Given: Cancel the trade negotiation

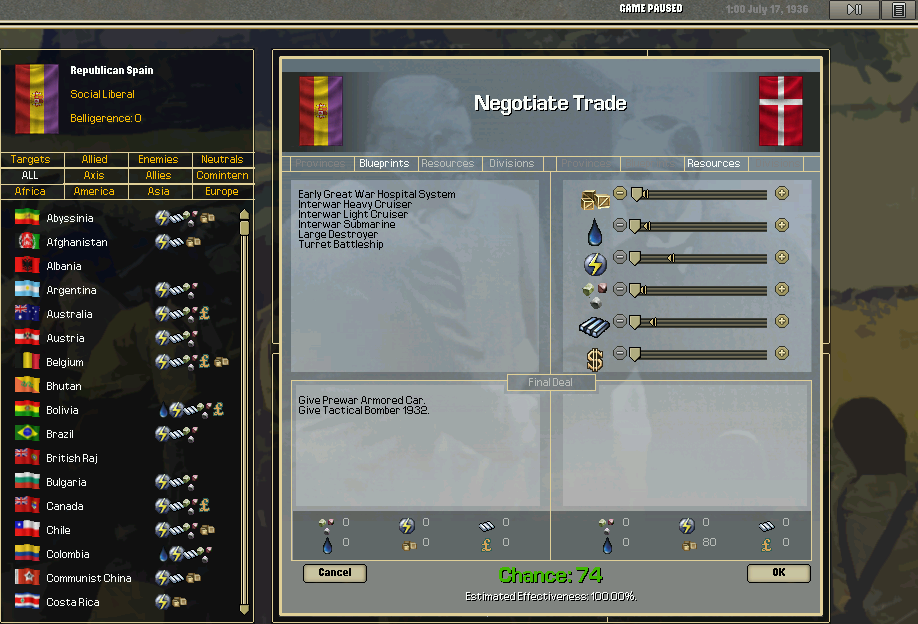Looking at the screenshot, I should tap(335, 573).
